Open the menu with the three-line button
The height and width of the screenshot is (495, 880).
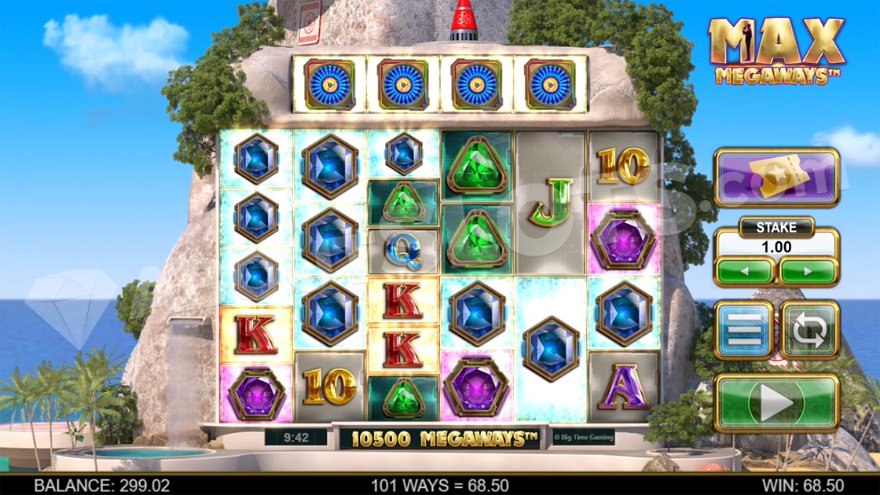tap(743, 330)
